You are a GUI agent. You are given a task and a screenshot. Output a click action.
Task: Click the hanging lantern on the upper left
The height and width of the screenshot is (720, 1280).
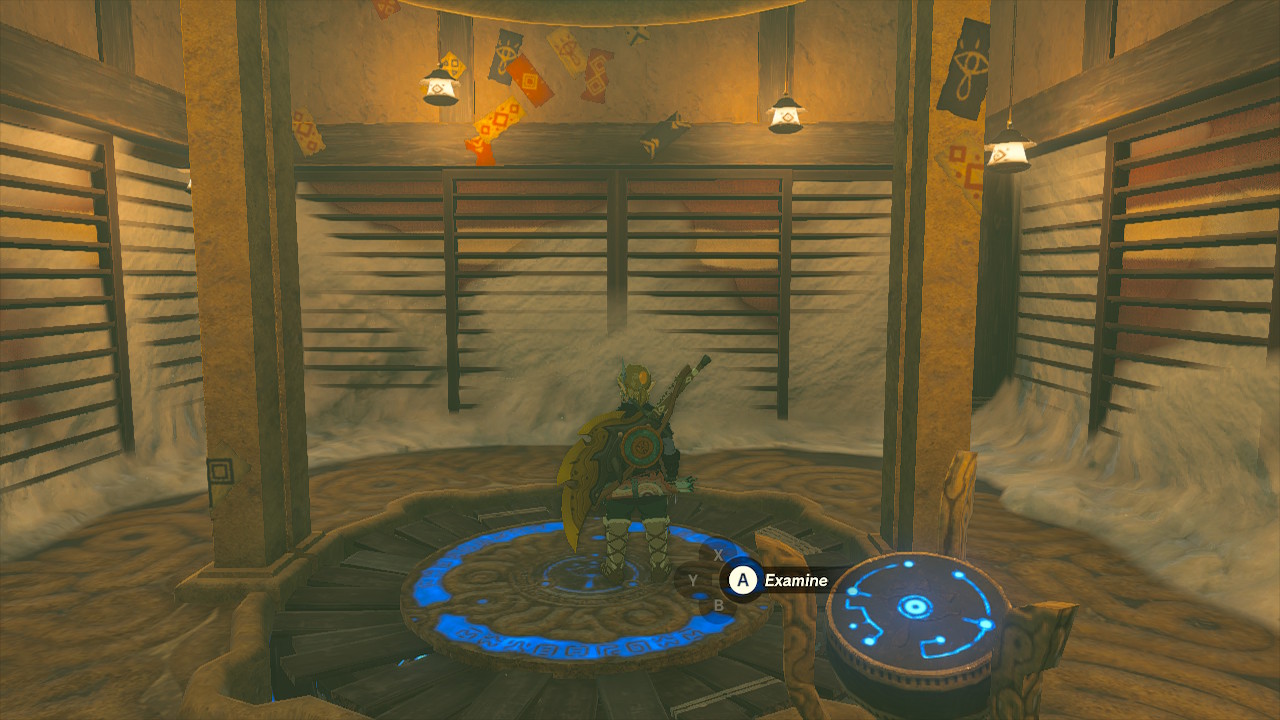[x=440, y=89]
